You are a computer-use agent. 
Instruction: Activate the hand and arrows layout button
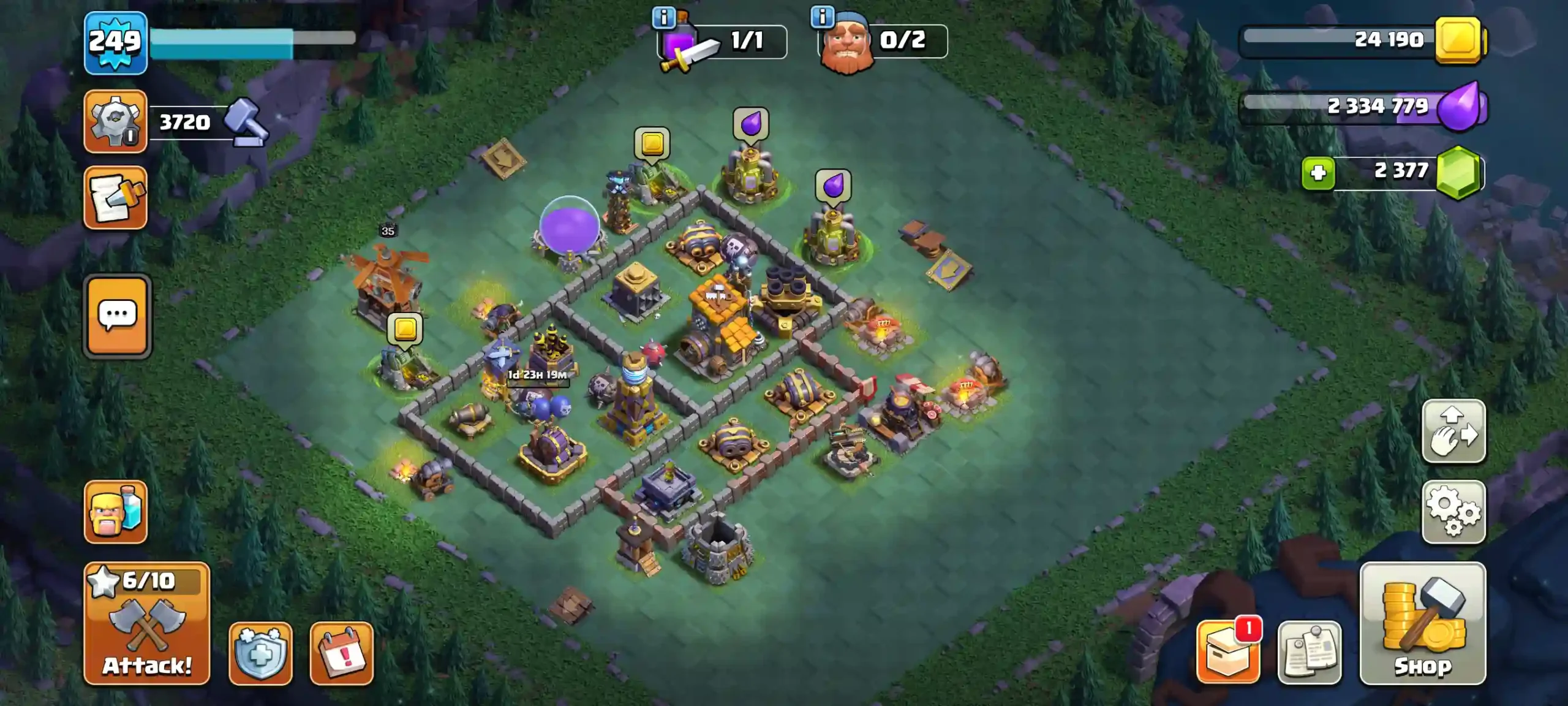(1453, 431)
